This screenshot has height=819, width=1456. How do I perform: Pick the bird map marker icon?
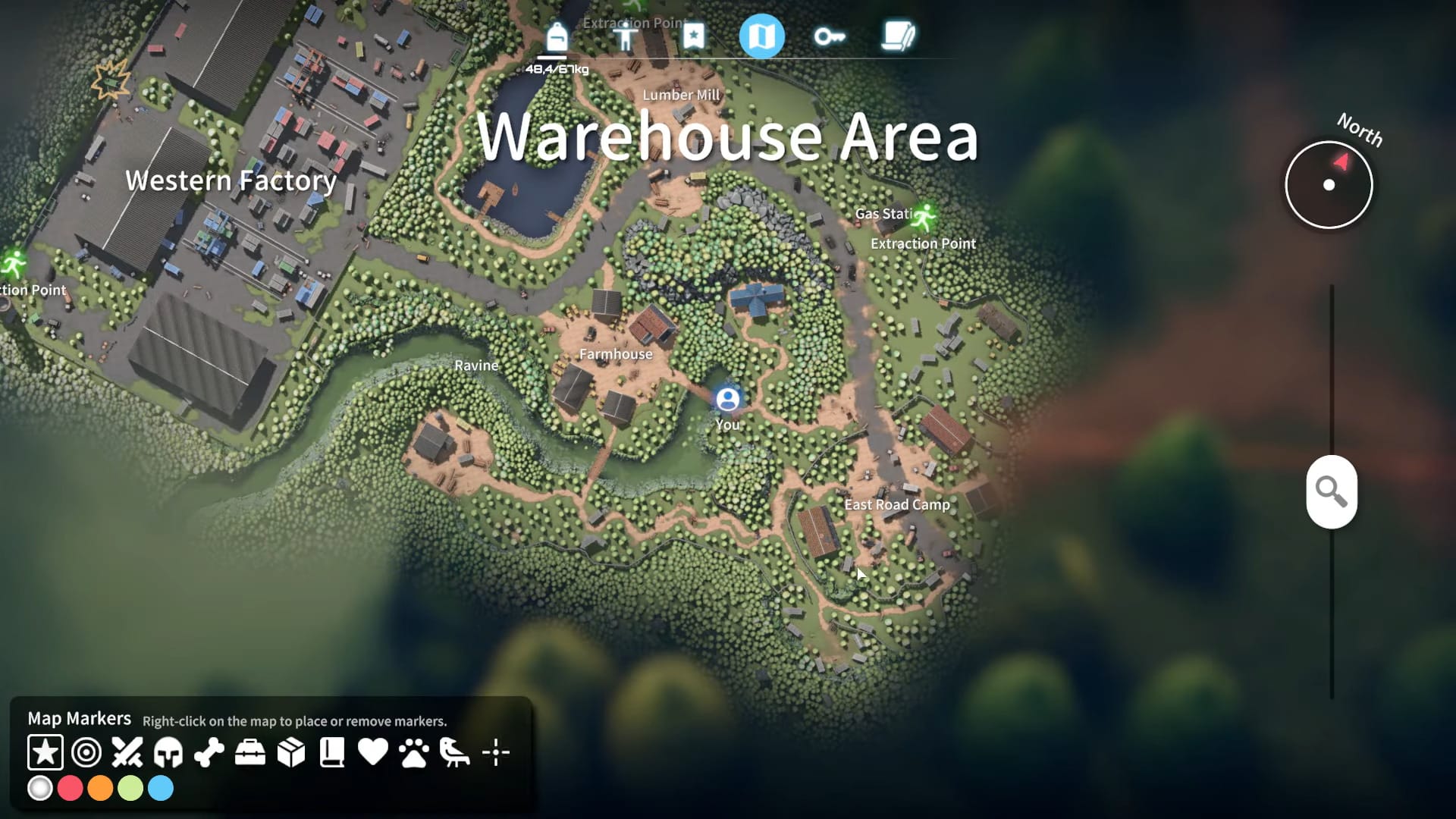pos(454,752)
